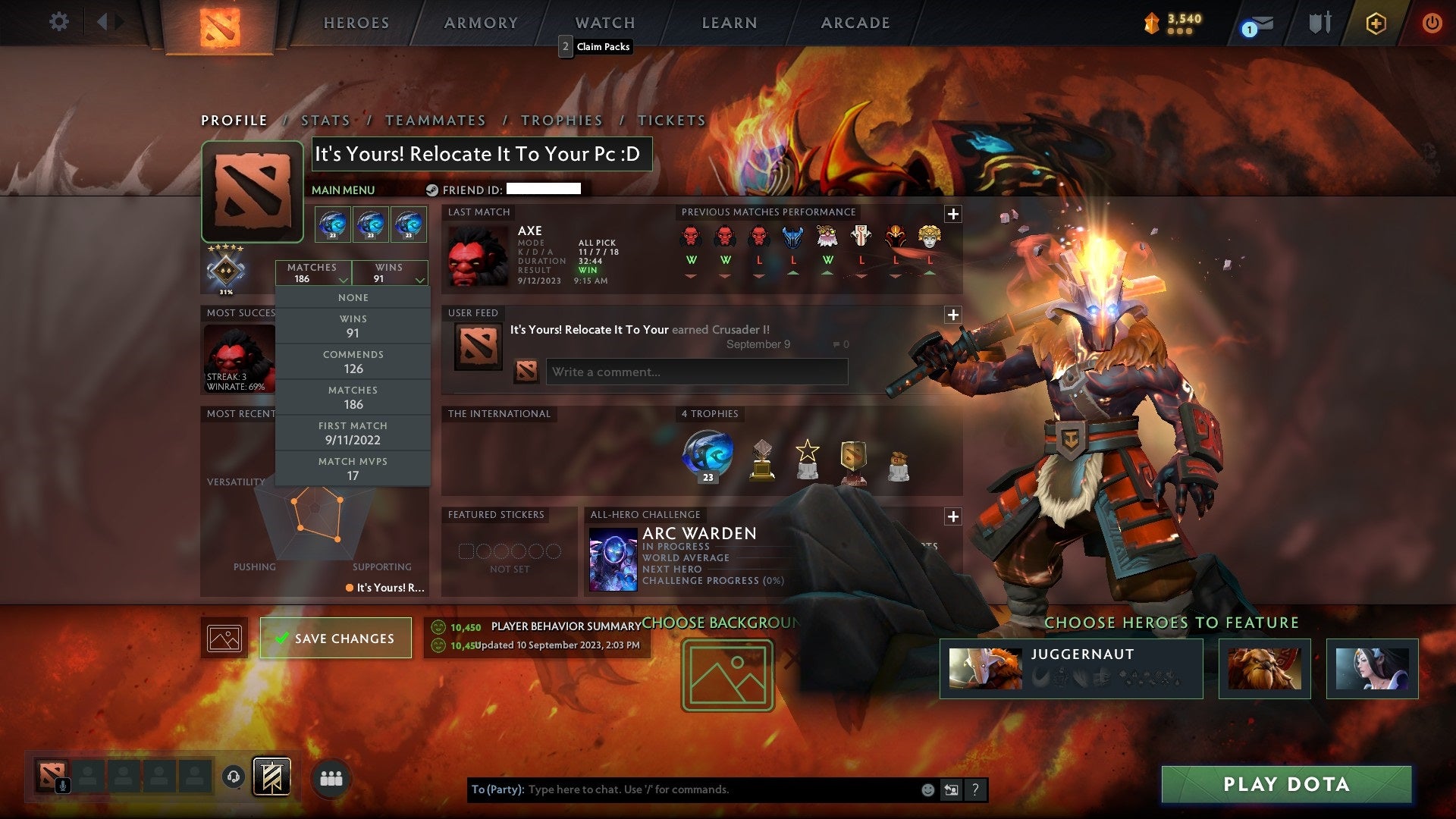The image size is (1456, 819).
Task: Click the armory shield and sword icon
Action: coord(1319,23)
